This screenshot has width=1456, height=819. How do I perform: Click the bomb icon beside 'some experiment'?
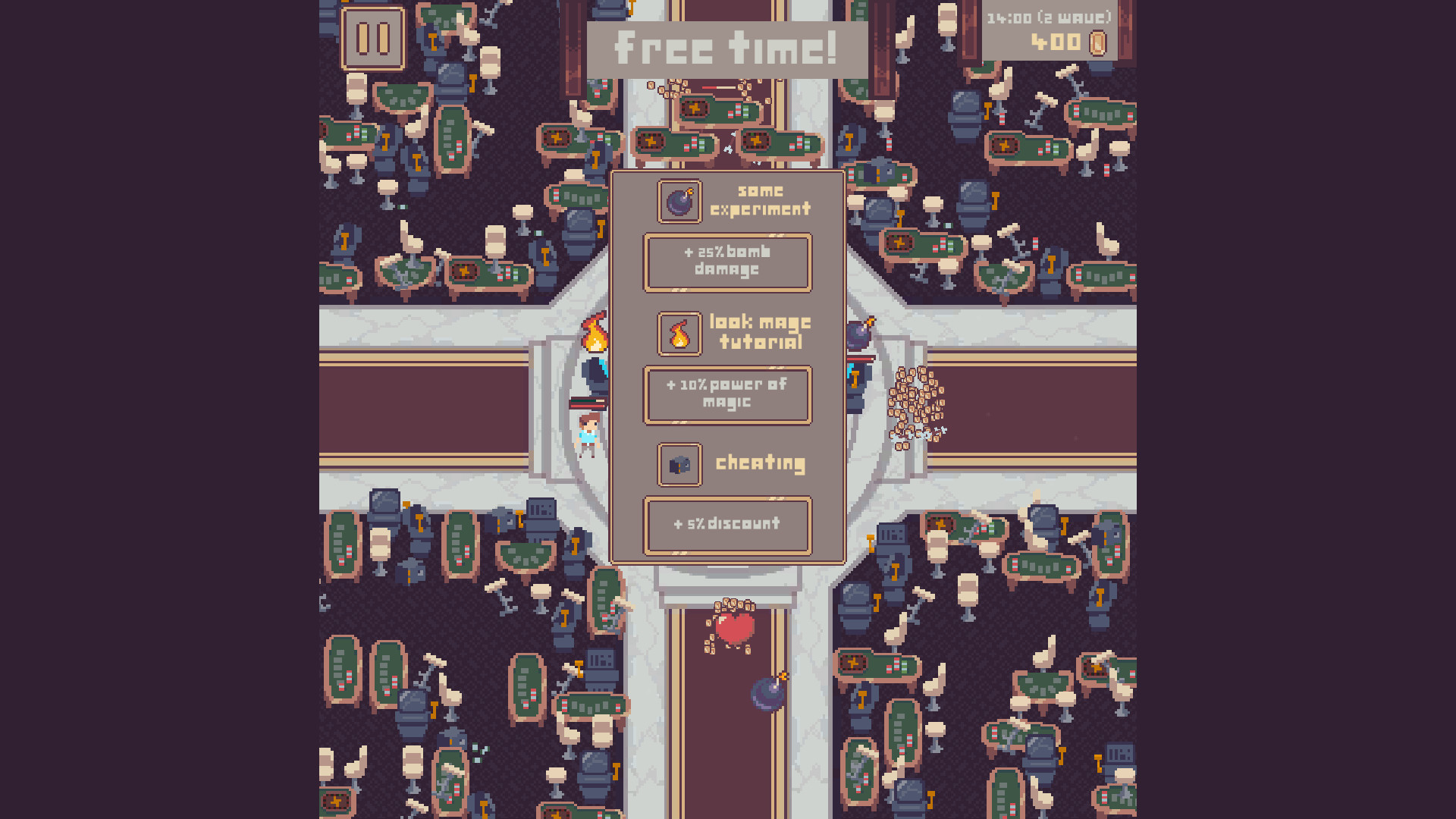(x=679, y=201)
